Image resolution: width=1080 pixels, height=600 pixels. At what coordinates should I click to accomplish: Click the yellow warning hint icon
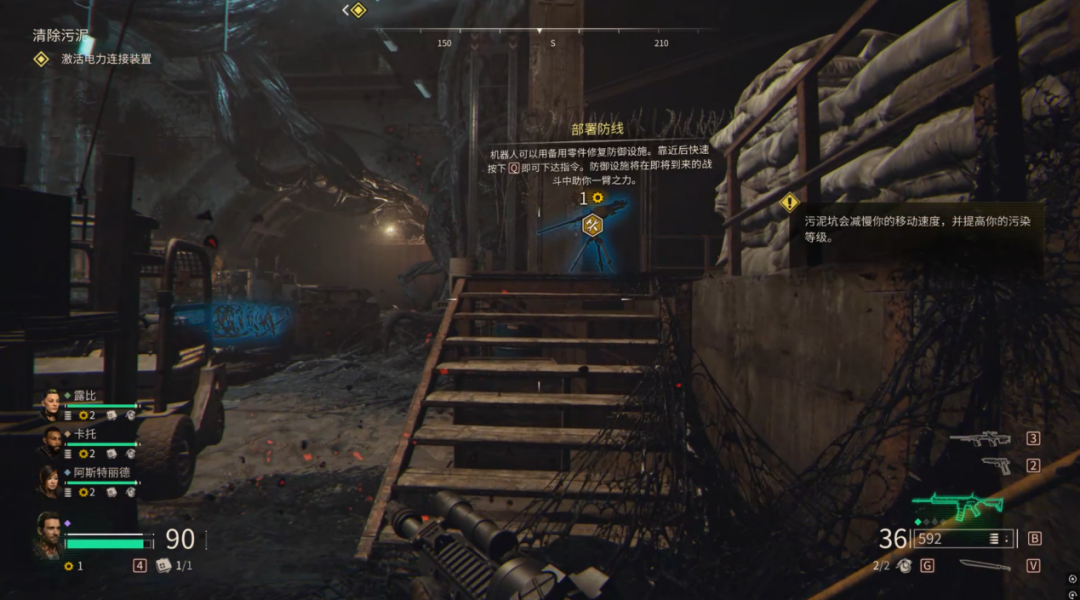790,202
